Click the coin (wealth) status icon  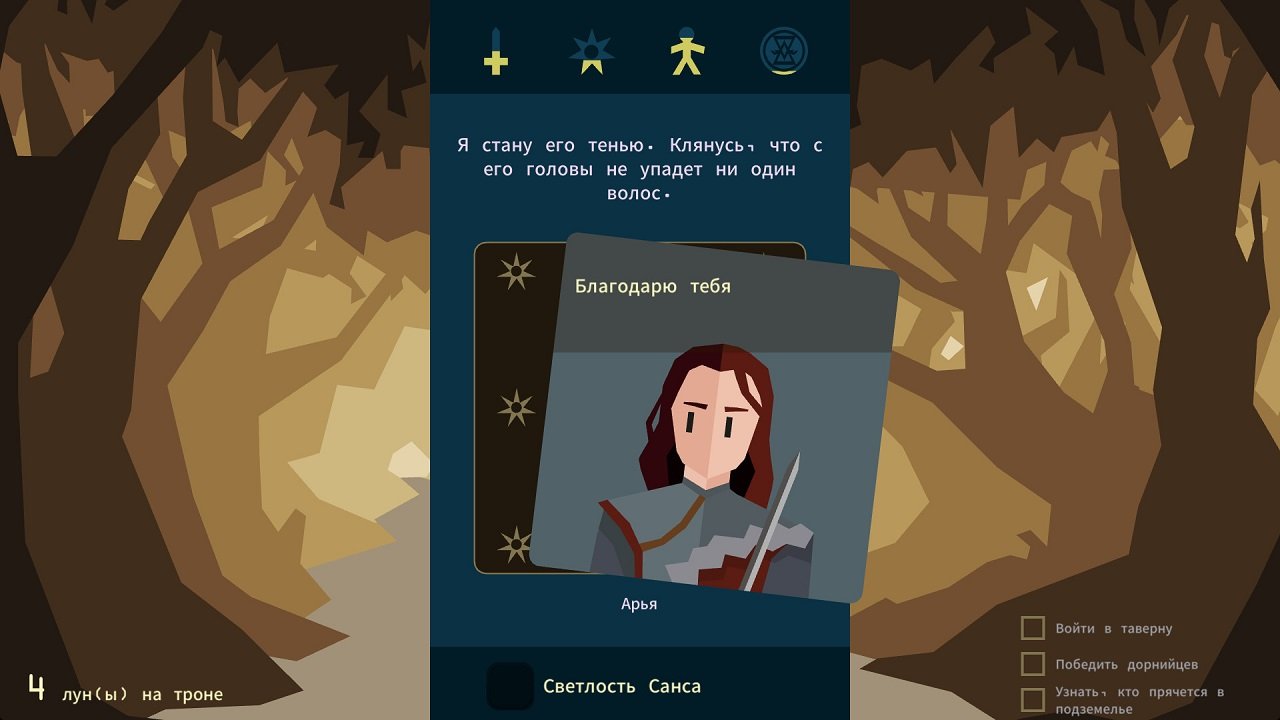[x=784, y=52]
